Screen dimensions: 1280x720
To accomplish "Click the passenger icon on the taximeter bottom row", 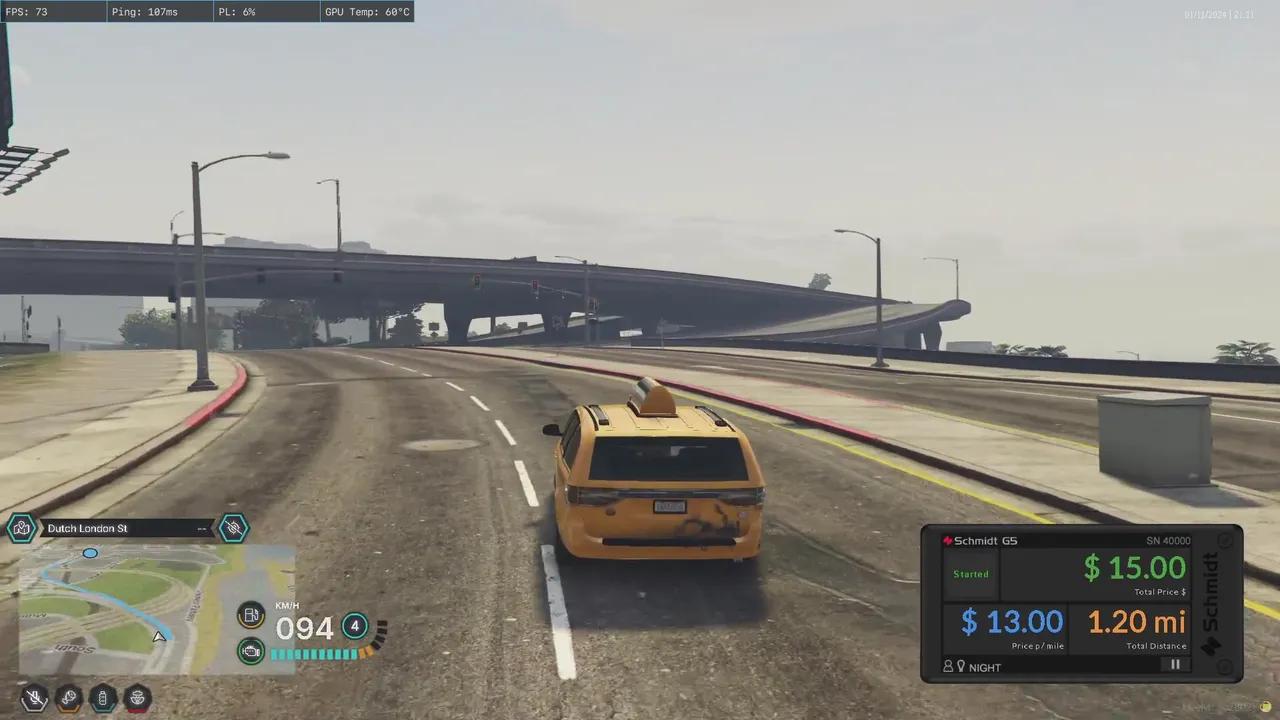I will click(x=948, y=667).
